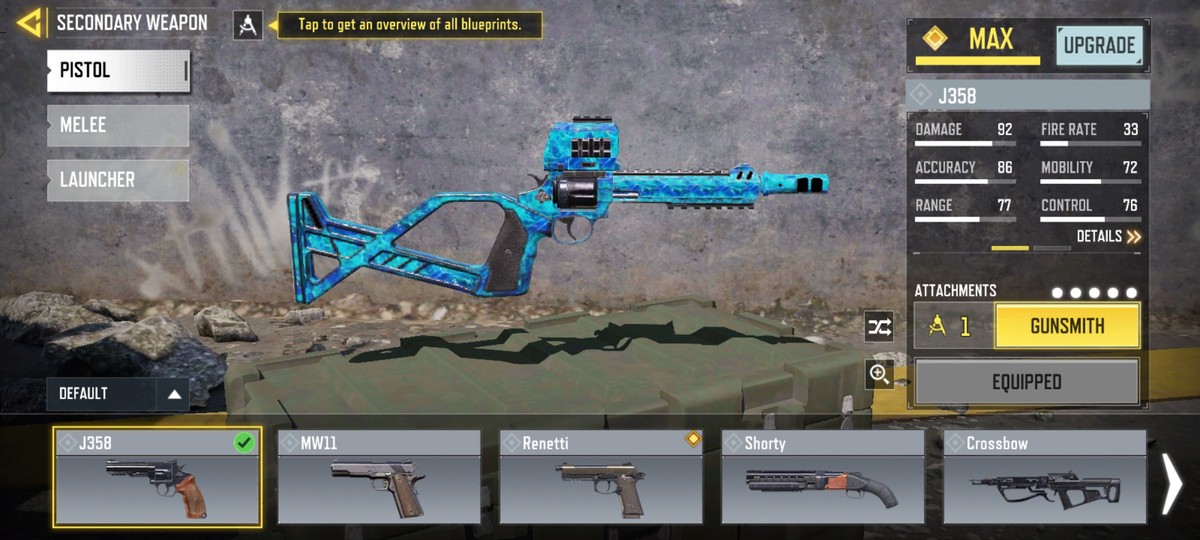Go back using the yellow arrow

29,23
